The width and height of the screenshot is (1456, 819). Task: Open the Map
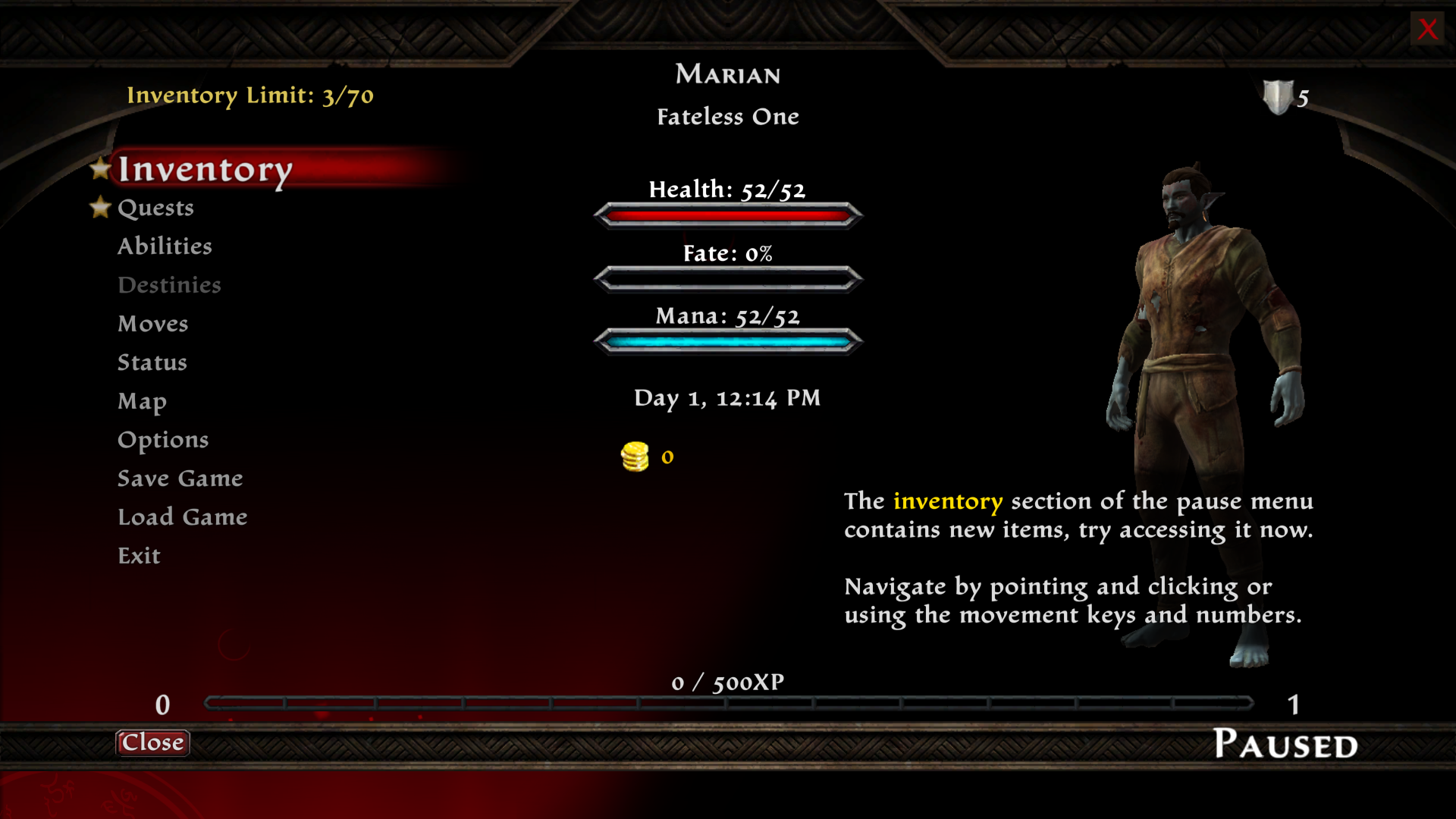[x=142, y=401]
